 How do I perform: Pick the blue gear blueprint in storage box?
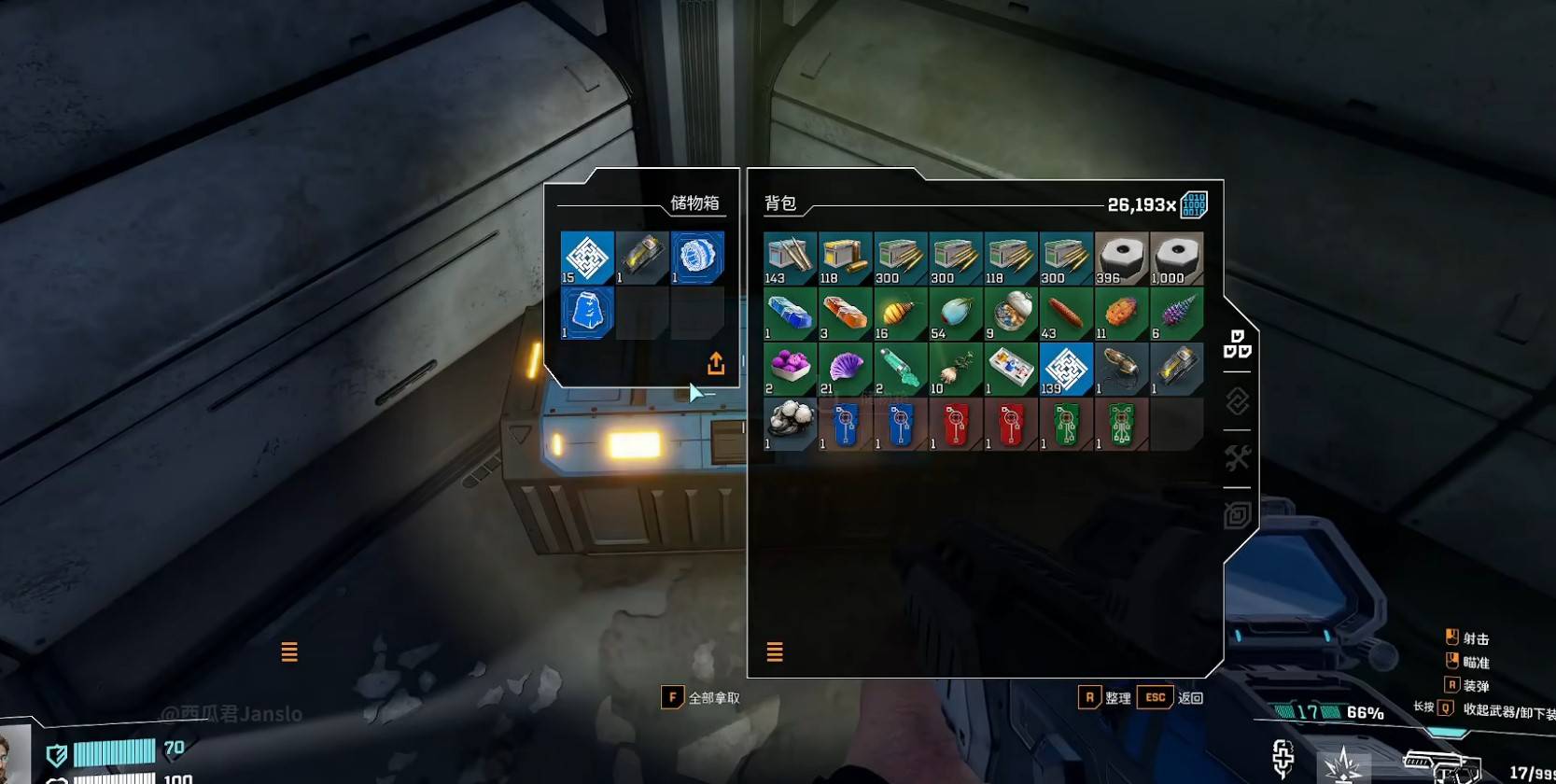[x=697, y=258]
